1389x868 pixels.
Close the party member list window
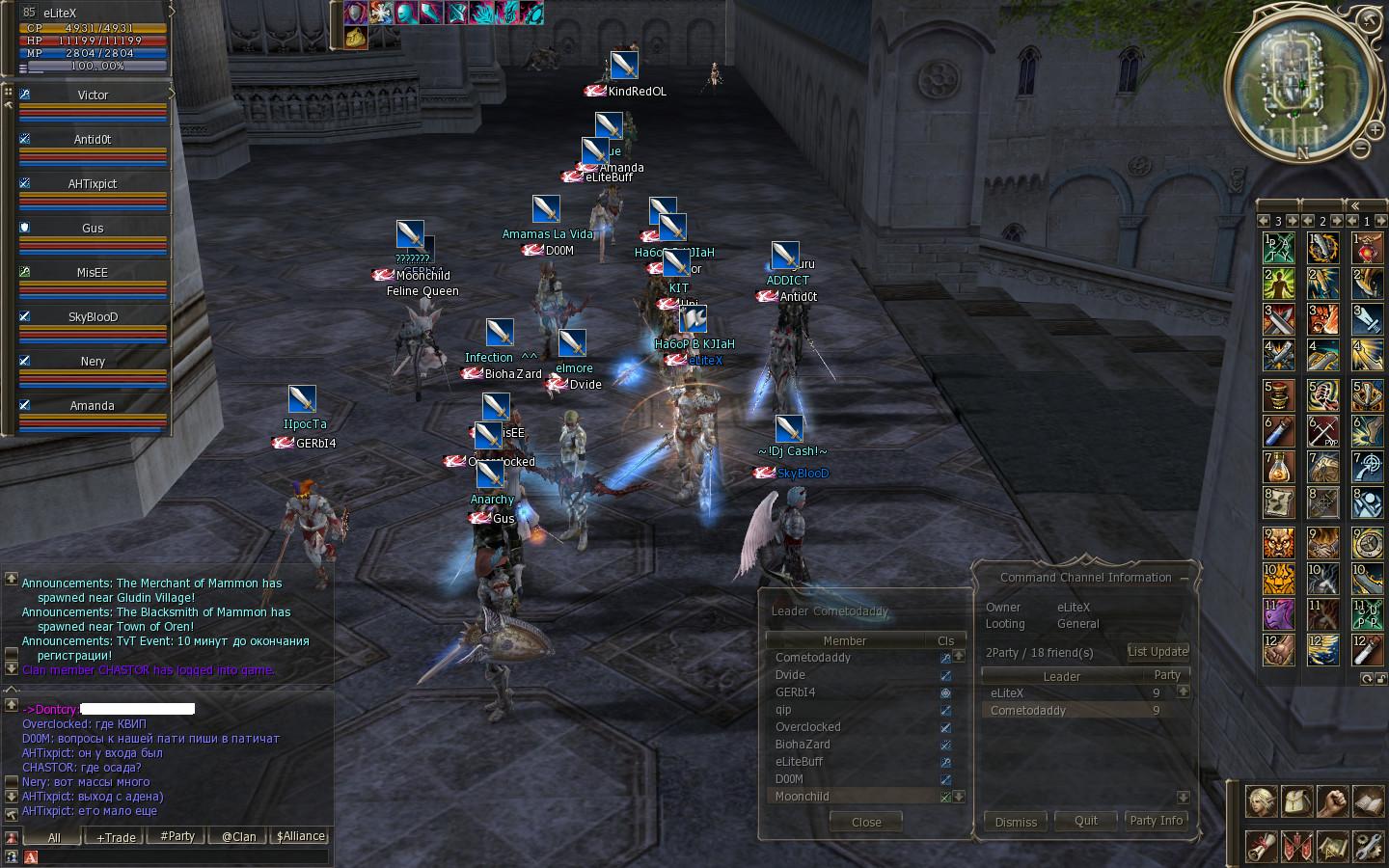click(x=865, y=823)
